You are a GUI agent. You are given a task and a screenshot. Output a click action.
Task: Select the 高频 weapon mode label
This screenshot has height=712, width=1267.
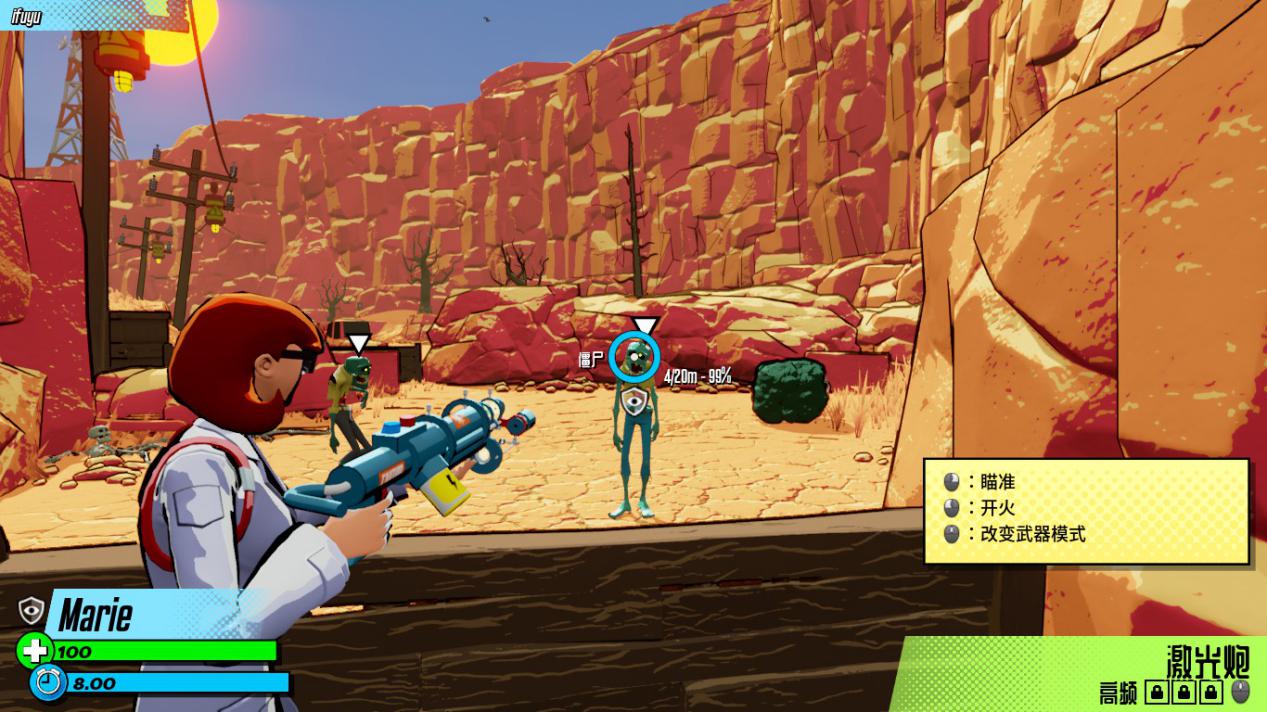[1118, 693]
